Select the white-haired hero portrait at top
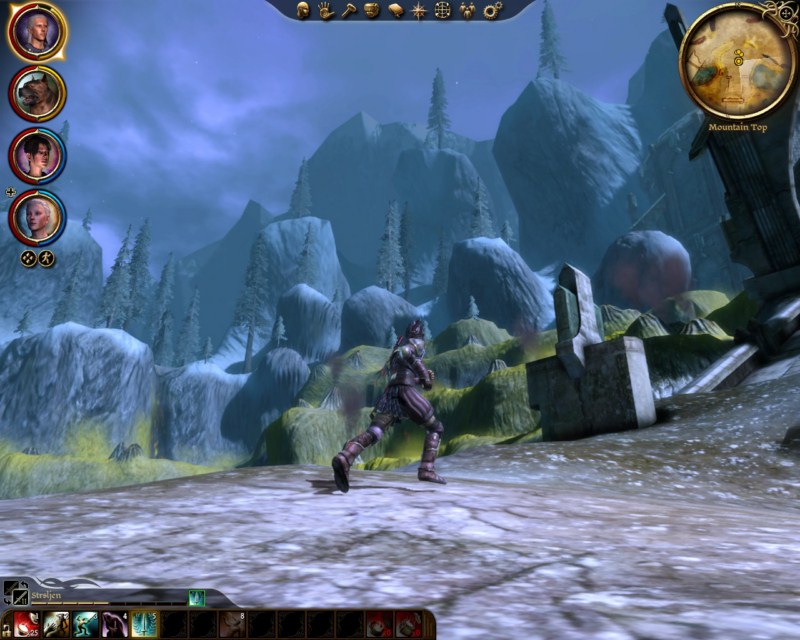The width and height of the screenshot is (800, 640). pyautogui.click(x=37, y=33)
